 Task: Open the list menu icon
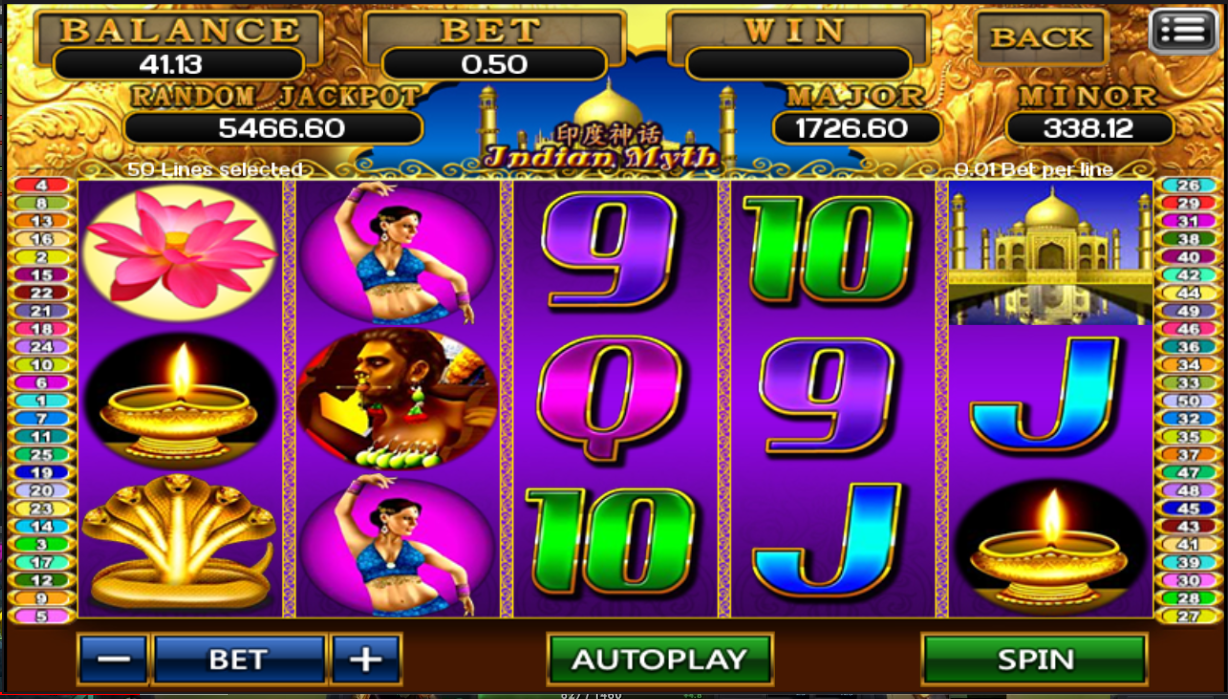1185,31
